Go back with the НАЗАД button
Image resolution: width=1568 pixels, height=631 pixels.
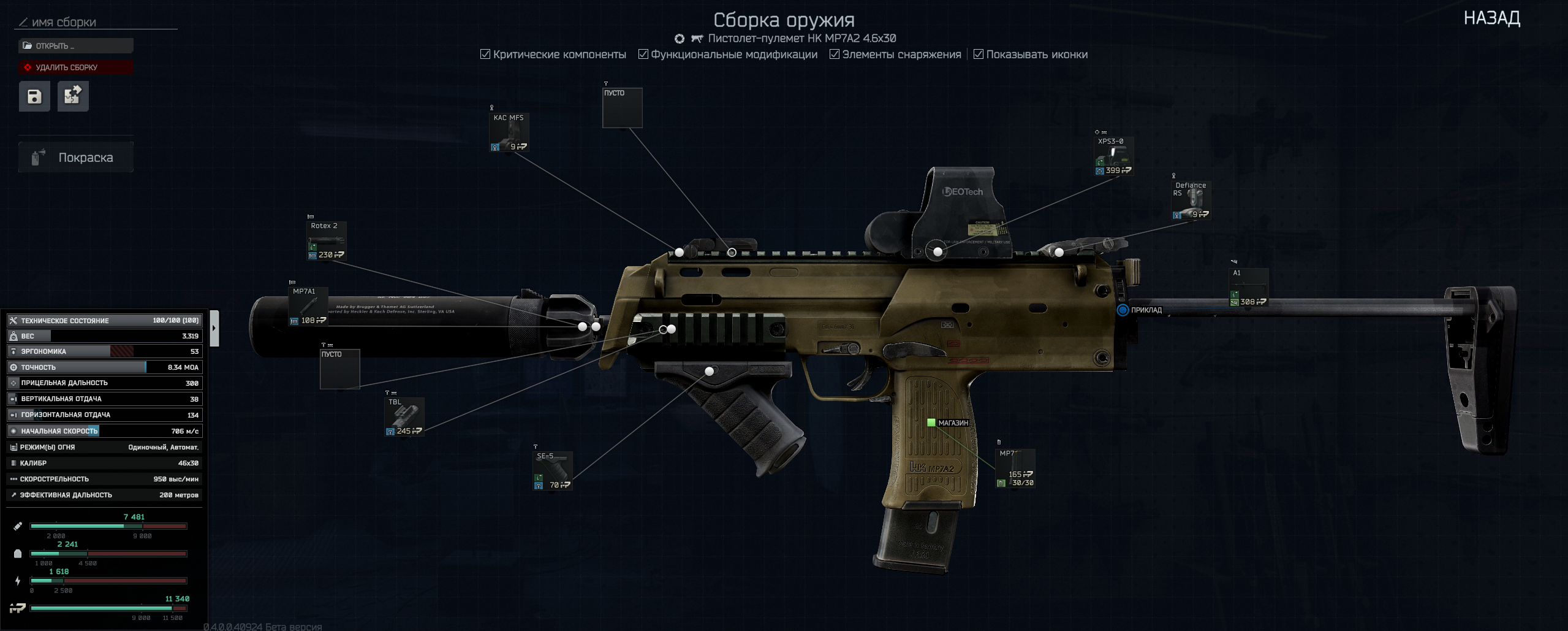(x=1491, y=18)
